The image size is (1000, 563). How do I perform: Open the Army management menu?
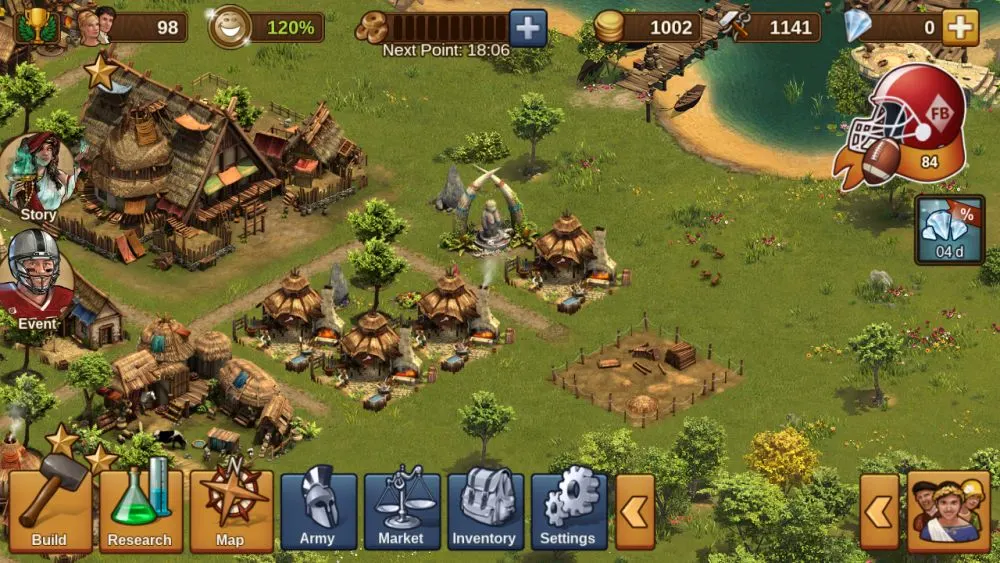[318, 511]
